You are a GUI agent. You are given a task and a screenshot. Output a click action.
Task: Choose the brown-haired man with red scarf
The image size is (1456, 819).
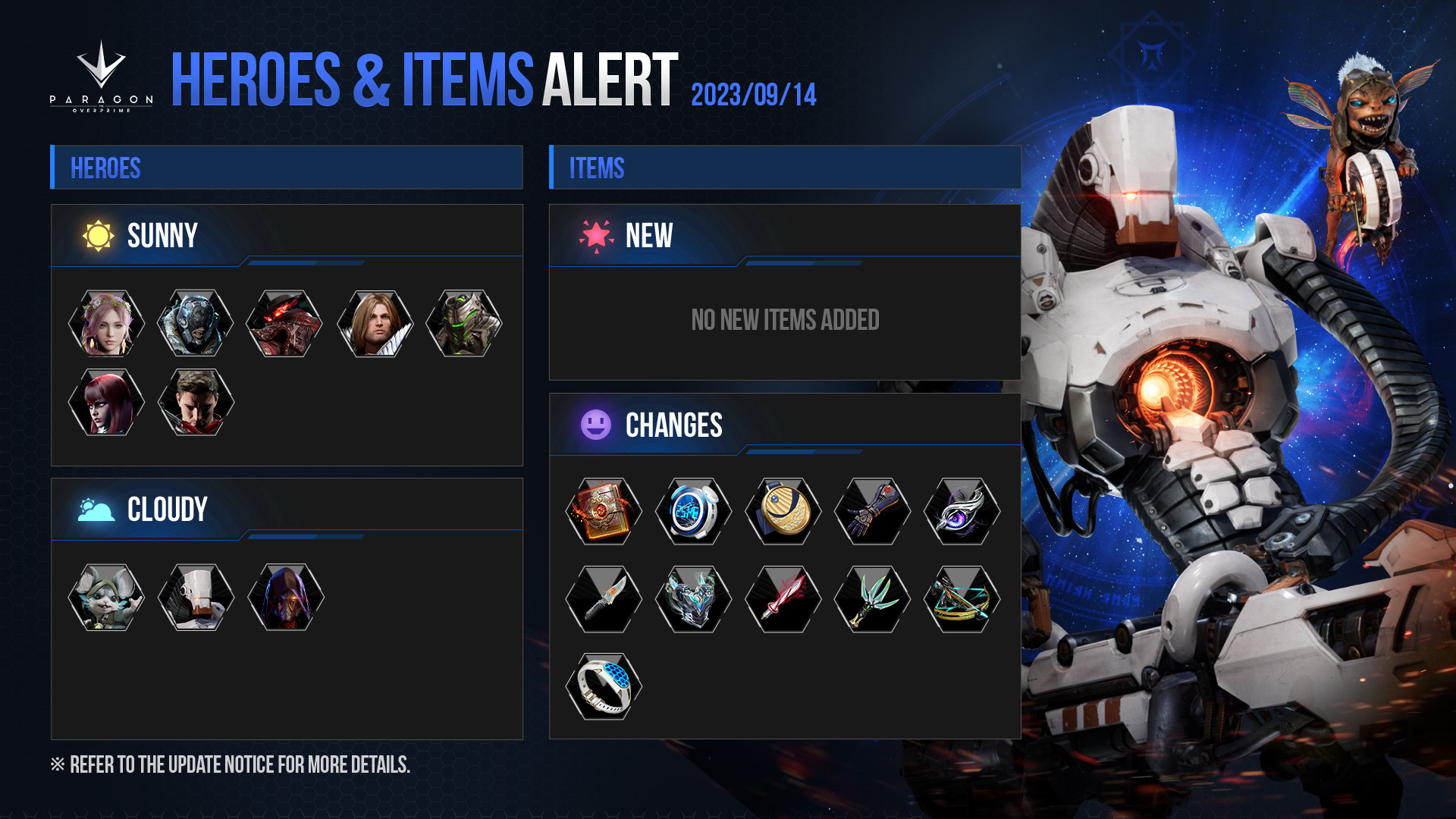click(196, 403)
